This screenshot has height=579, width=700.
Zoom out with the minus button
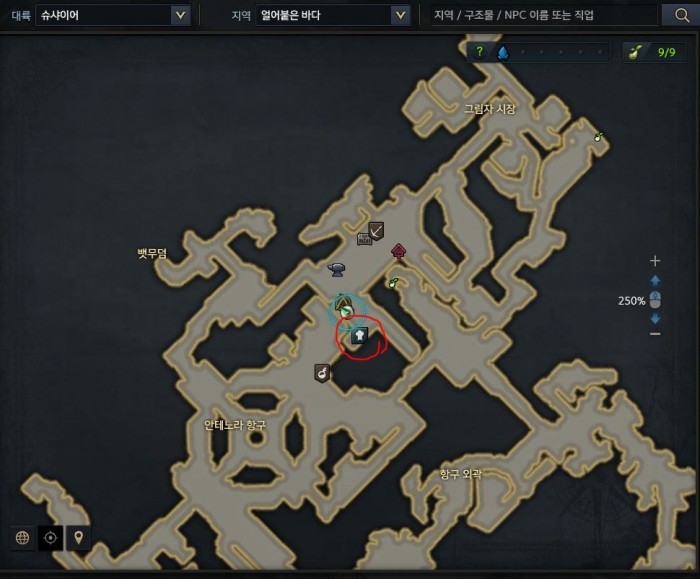[655, 334]
